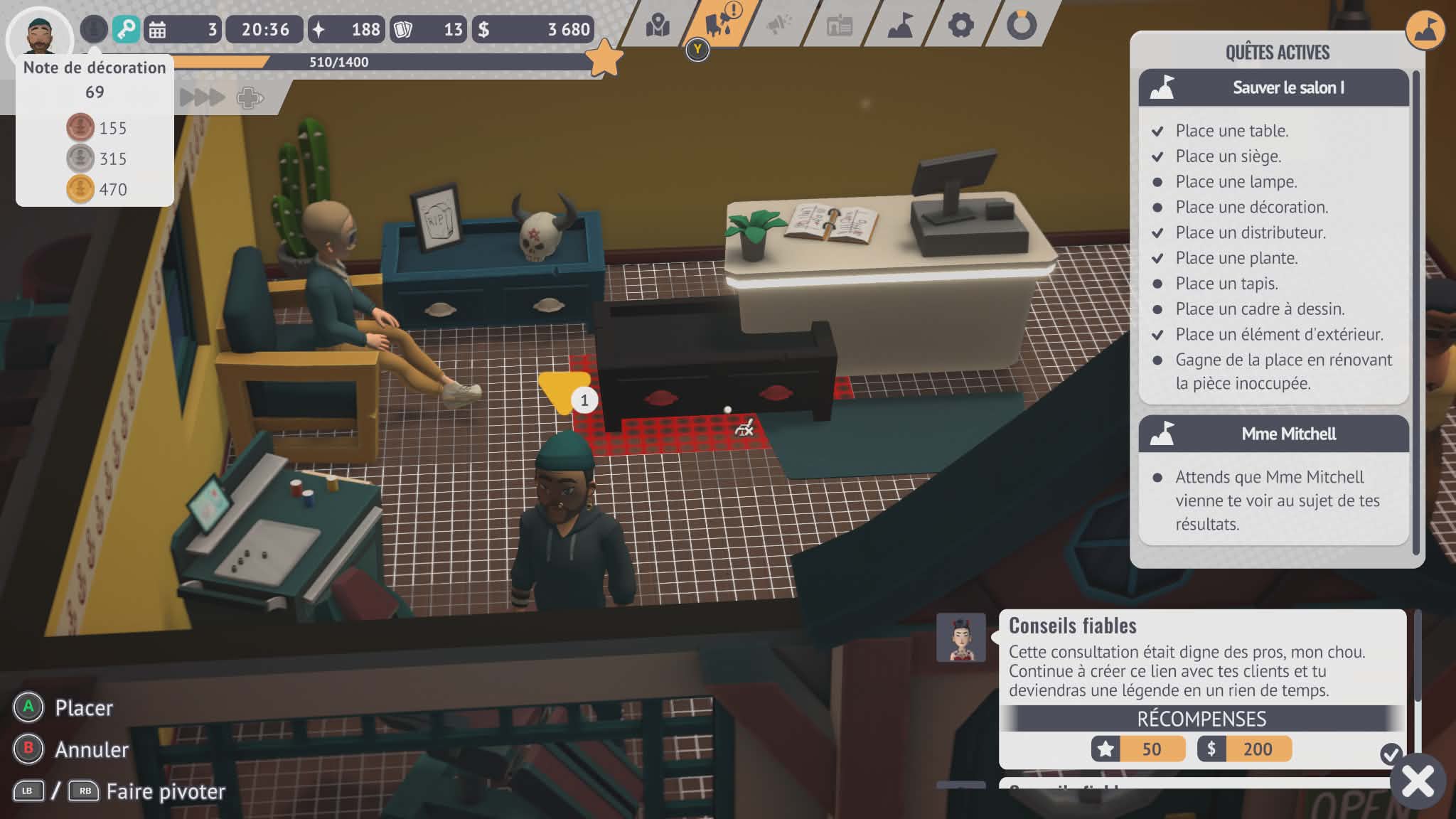This screenshot has width=1456, height=819.
Task: Open the flag-on-hill quests tab
Action: (900, 26)
